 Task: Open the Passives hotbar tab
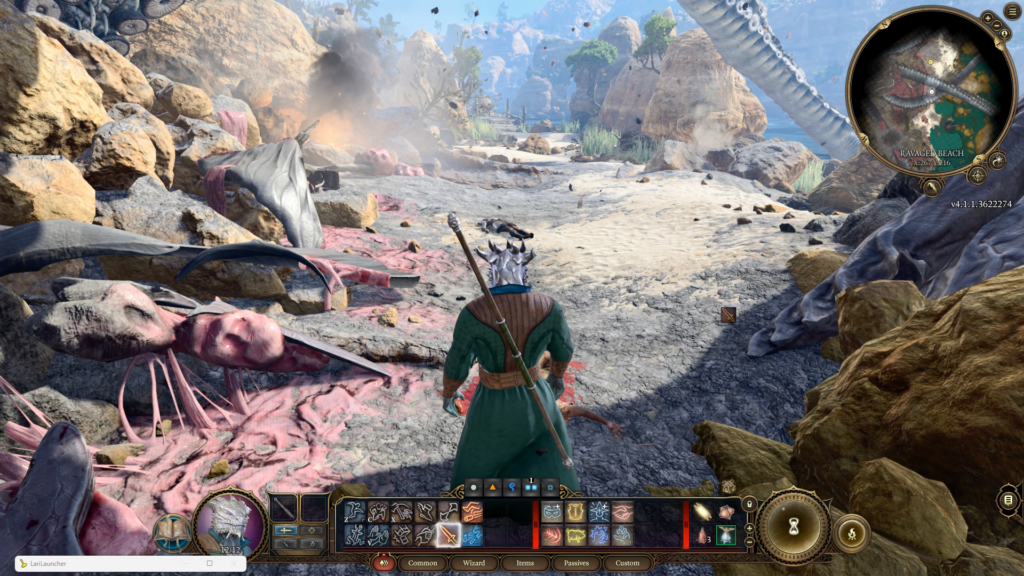[576, 563]
